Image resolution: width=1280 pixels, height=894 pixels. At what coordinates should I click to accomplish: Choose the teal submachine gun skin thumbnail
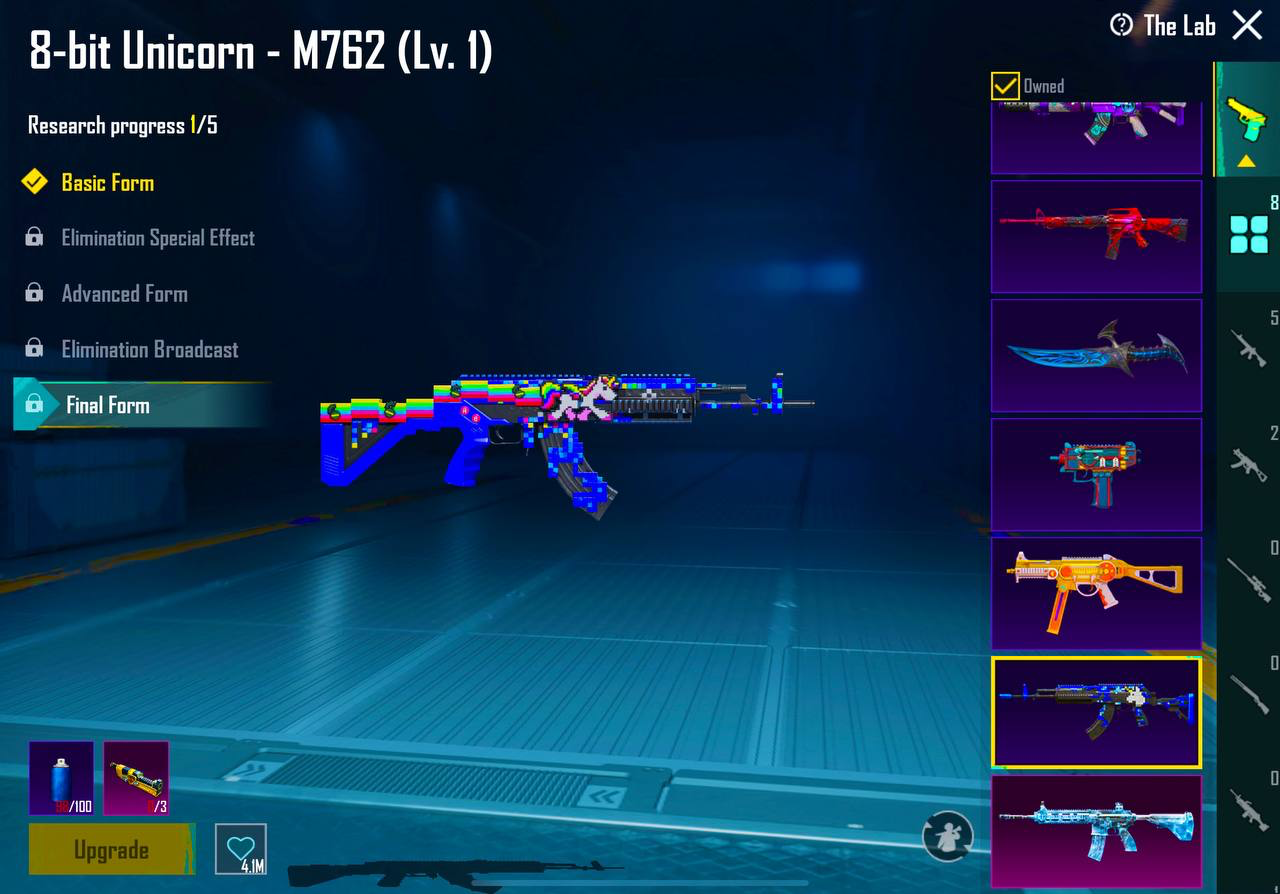coord(1096,474)
